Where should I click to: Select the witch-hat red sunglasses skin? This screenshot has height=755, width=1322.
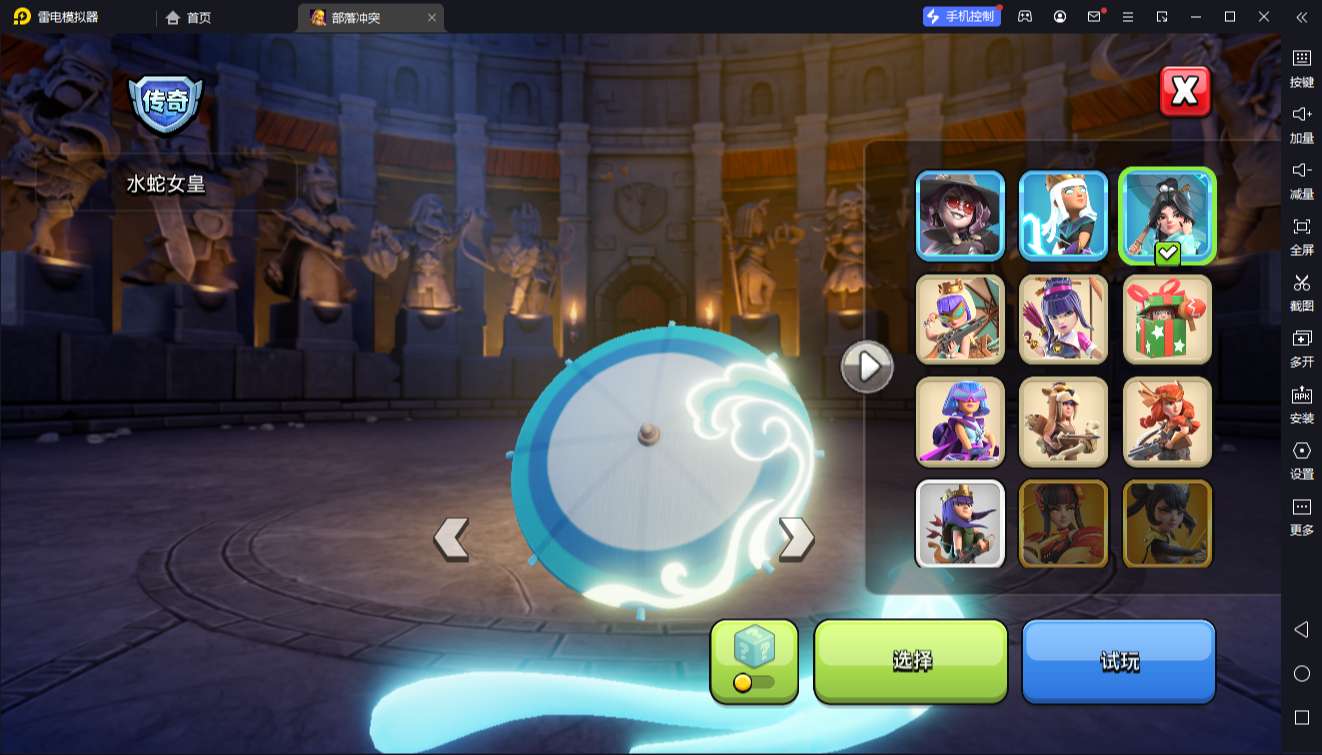click(x=960, y=215)
